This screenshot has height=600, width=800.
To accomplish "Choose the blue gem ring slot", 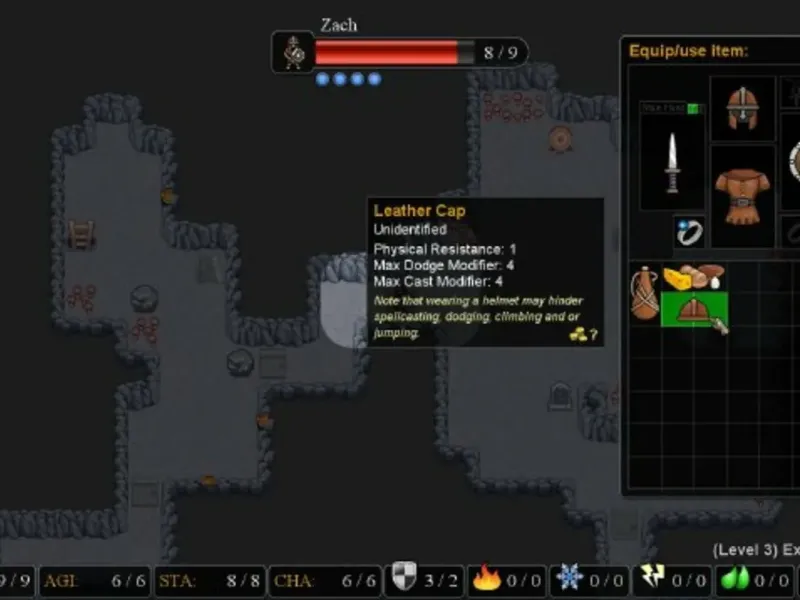I will point(689,232).
